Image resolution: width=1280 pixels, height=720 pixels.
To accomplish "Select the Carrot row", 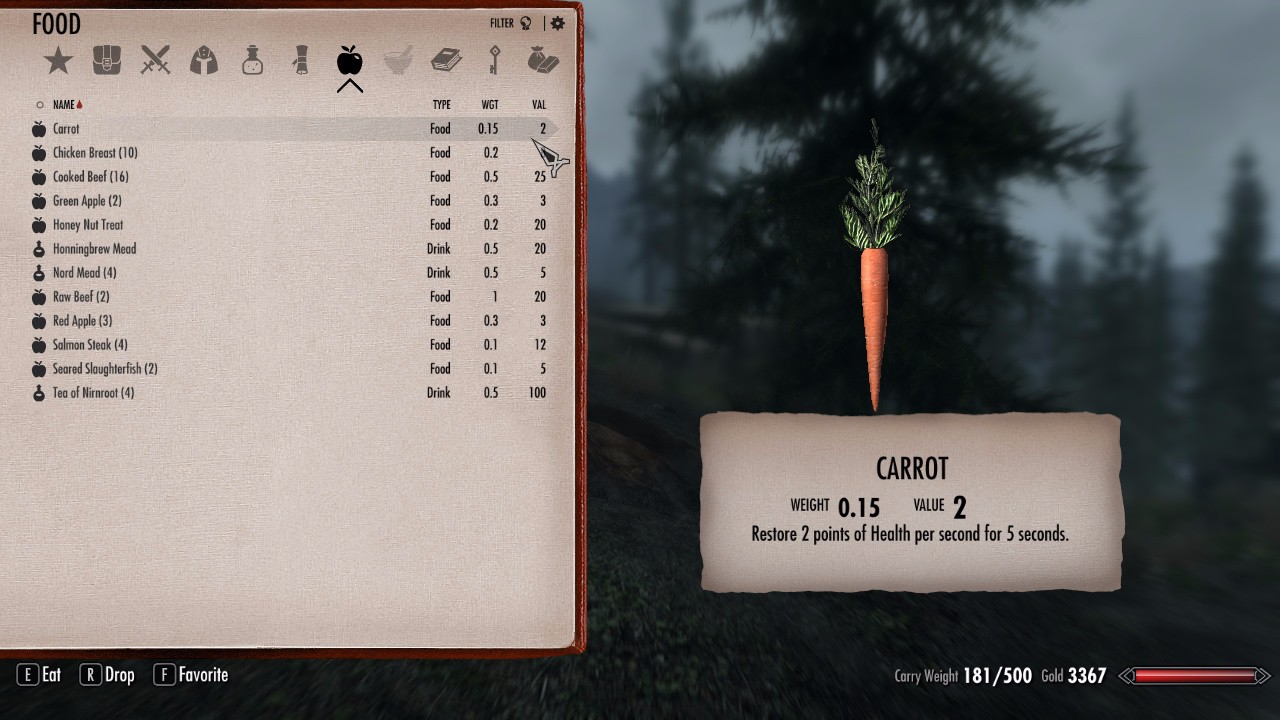I will coord(66,129).
